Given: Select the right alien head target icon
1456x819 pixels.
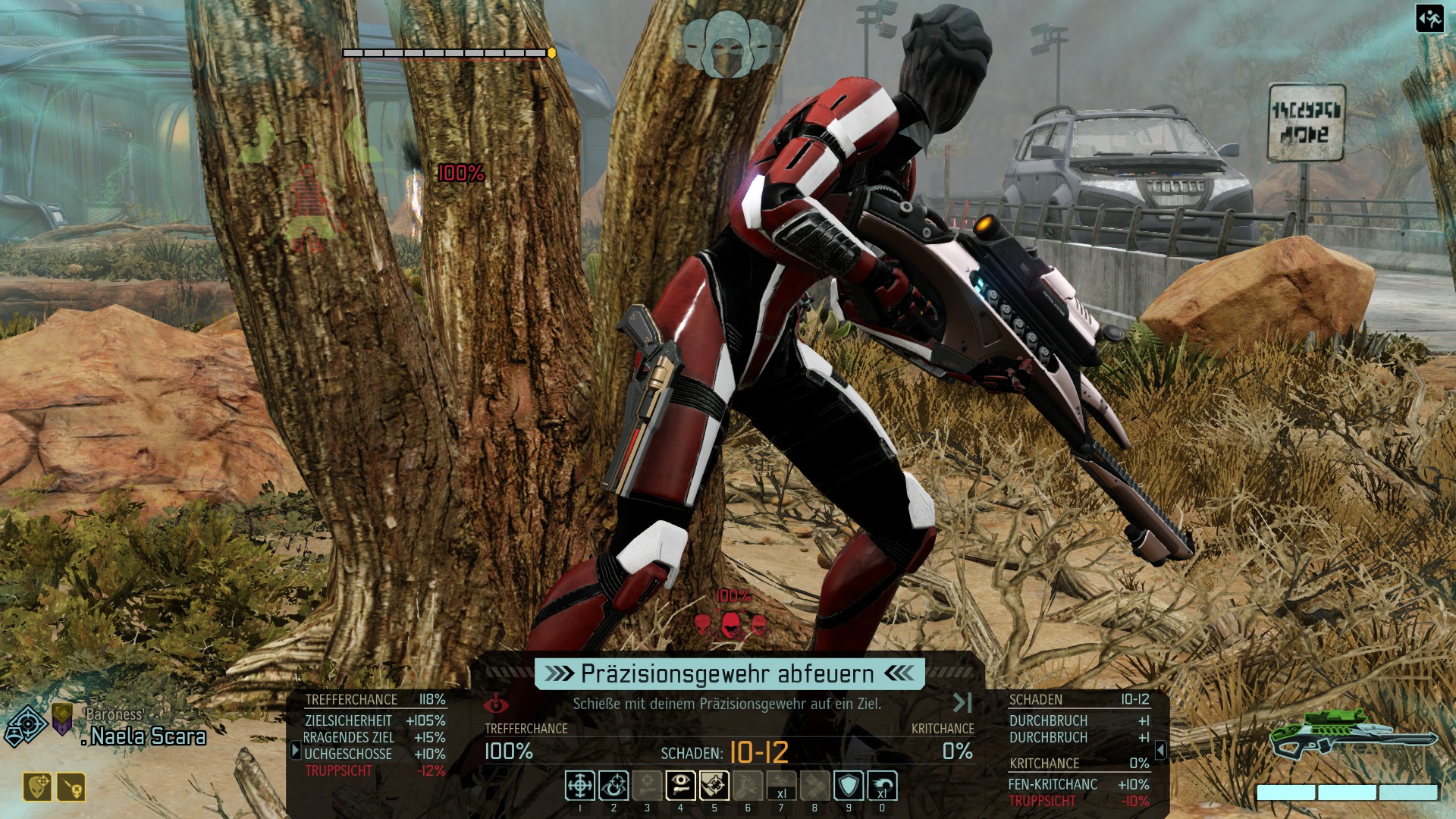Looking at the screenshot, I should click(x=758, y=624).
